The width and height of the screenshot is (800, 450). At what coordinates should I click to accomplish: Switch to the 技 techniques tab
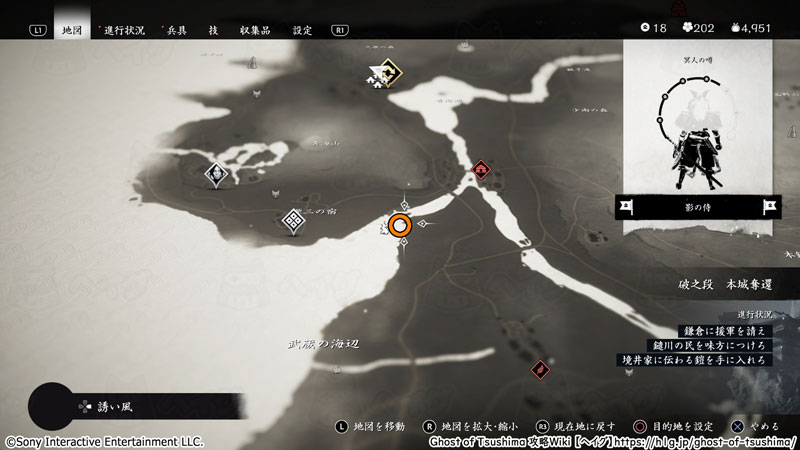pos(213,30)
